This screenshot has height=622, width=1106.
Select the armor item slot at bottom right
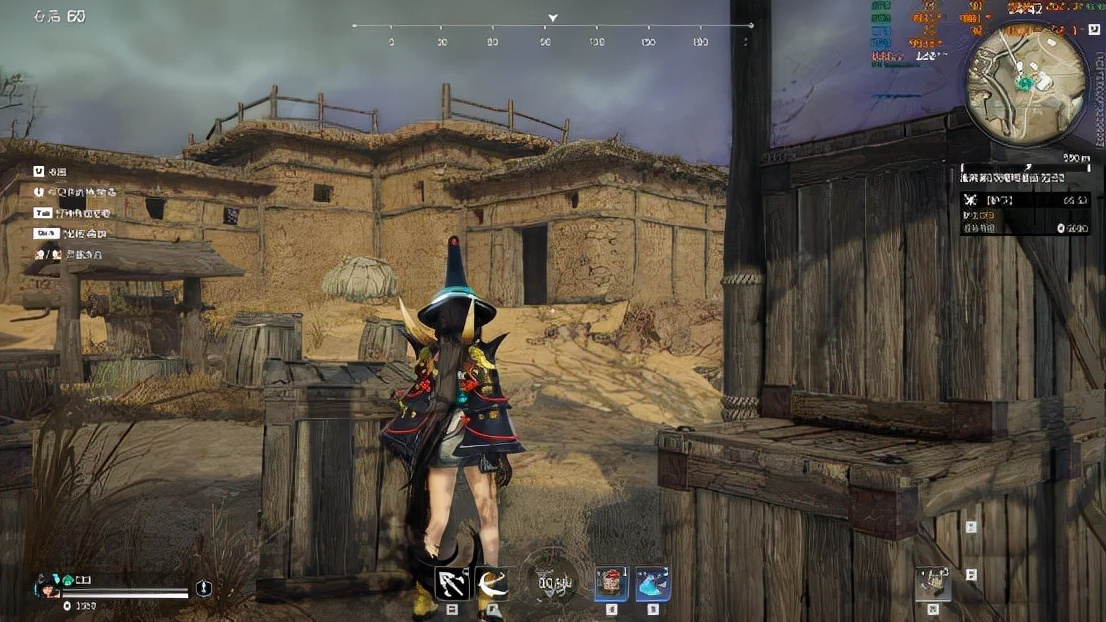(933, 583)
